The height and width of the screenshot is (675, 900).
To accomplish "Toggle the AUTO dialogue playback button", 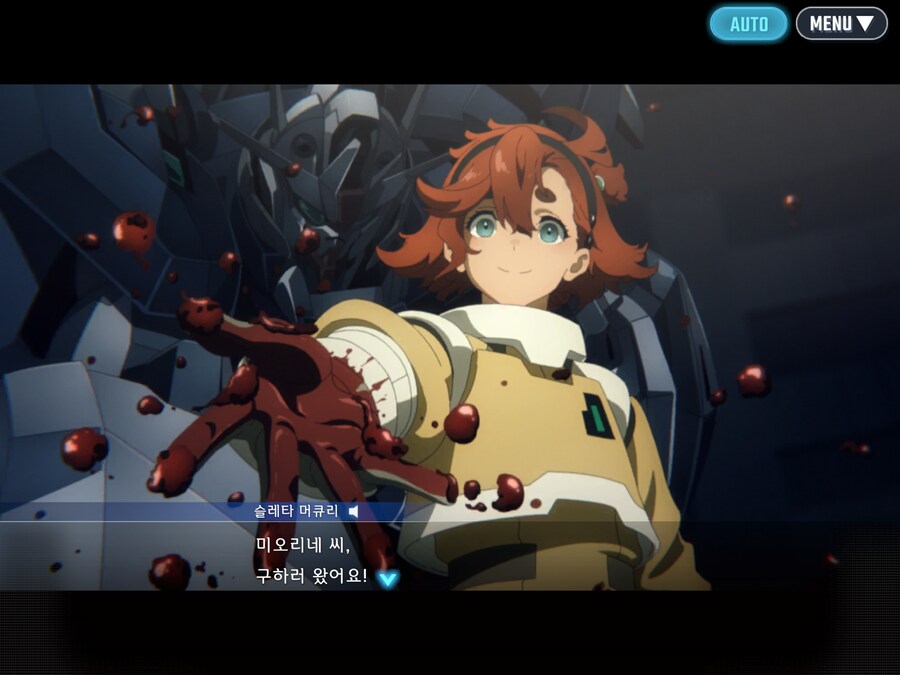I will click(748, 24).
